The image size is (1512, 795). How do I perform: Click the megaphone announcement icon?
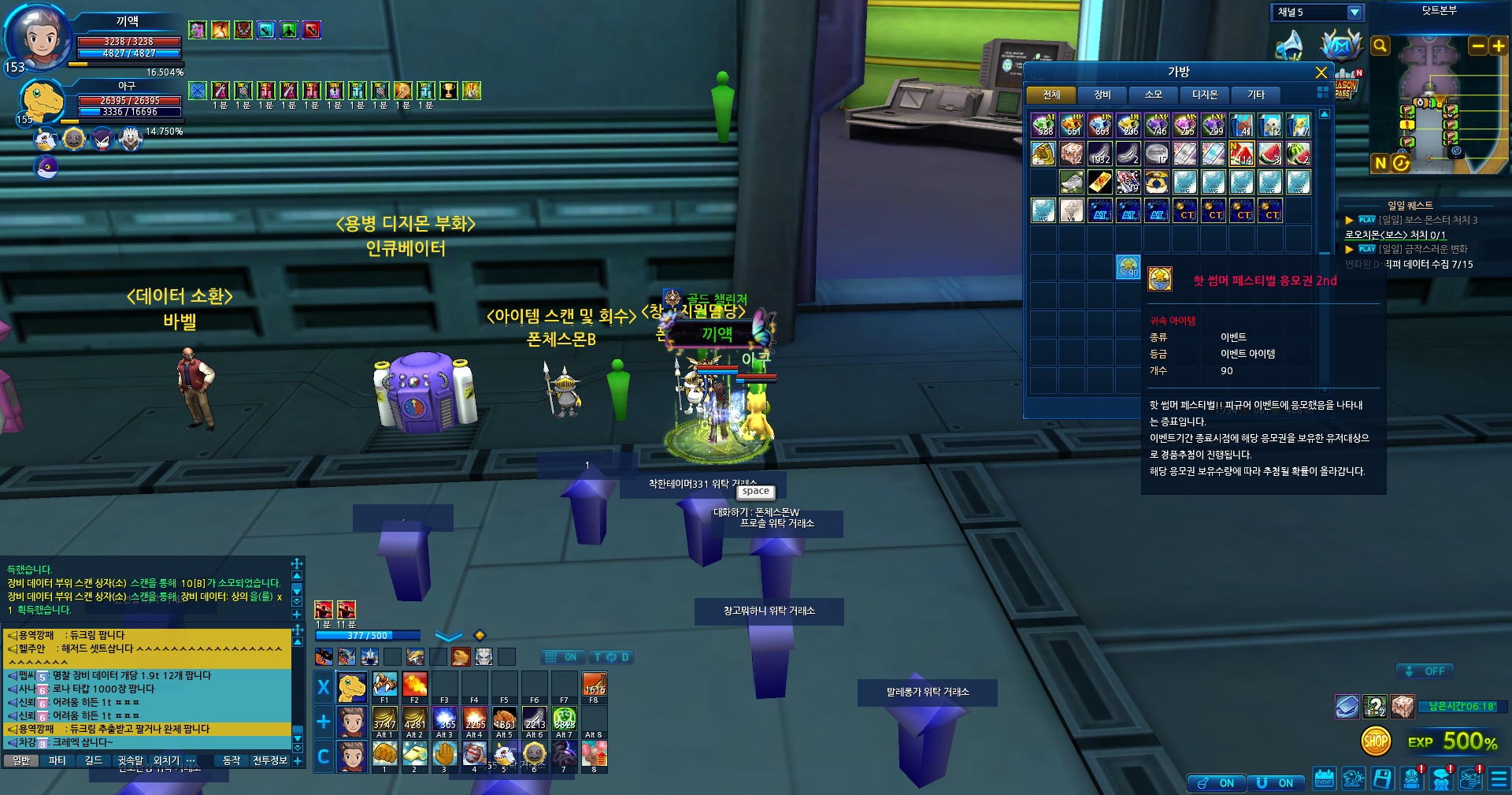pyautogui.click(x=1289, y=45)
